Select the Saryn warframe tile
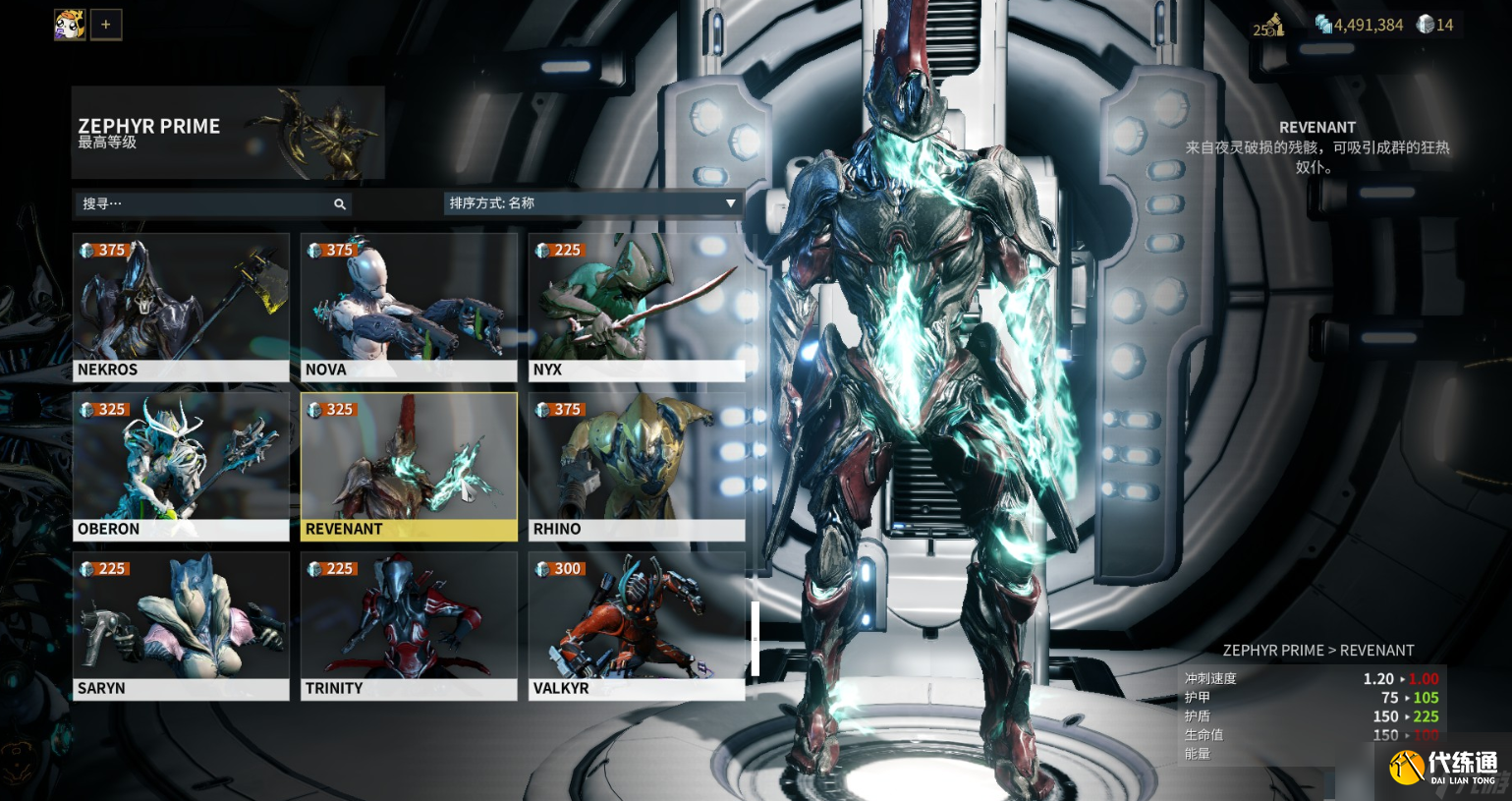 click(x=181, y=625)
